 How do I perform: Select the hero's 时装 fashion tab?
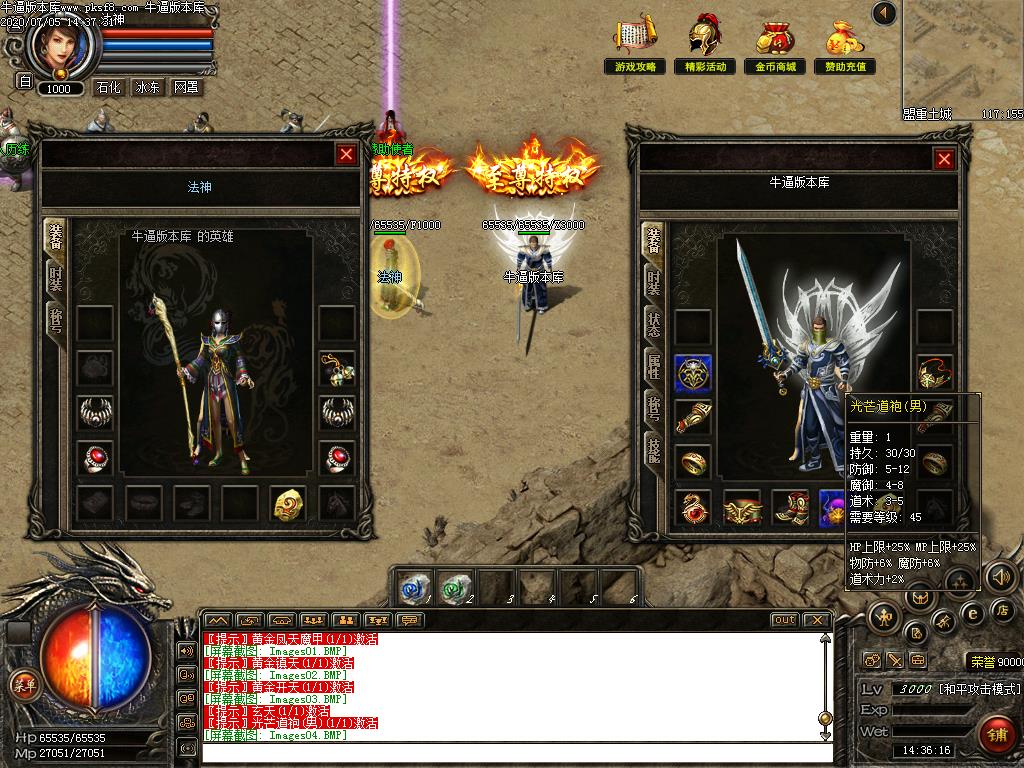pyautogui.click(x=56, y=278)
